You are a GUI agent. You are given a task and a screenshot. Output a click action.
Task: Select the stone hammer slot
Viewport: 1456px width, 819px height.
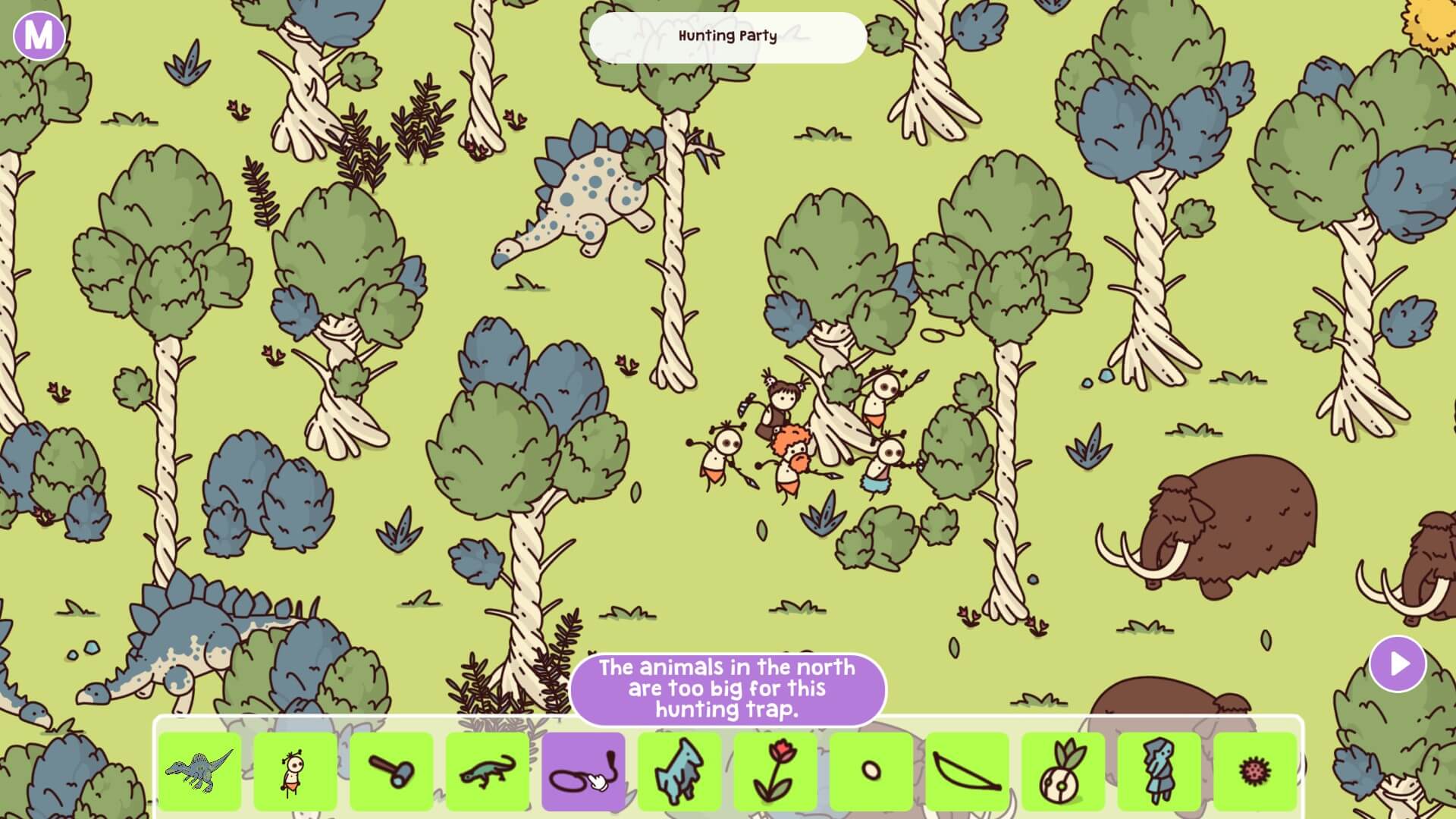(x=391, y=771)
